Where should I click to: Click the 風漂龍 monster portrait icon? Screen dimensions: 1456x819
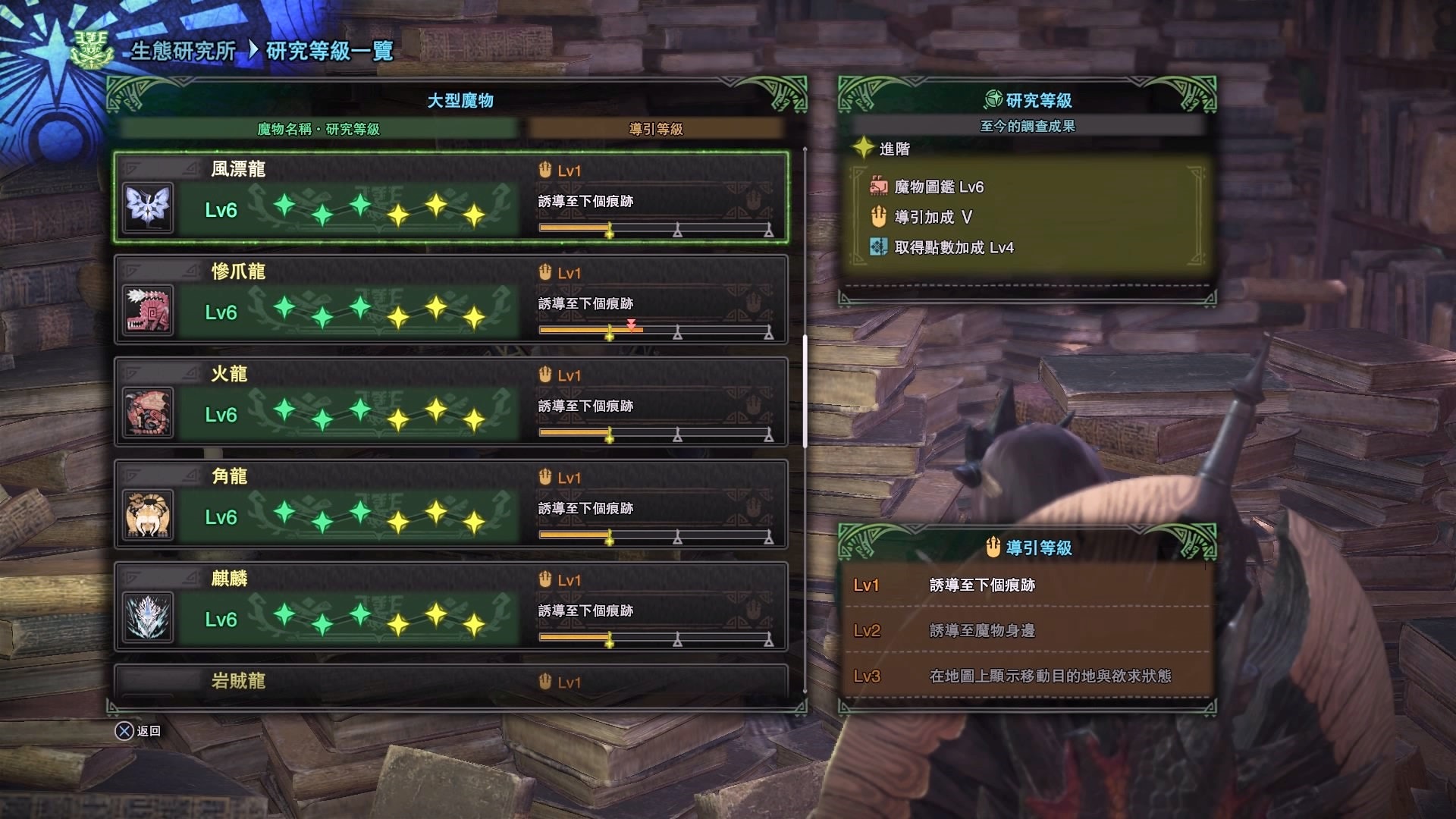tap(148, 208)
